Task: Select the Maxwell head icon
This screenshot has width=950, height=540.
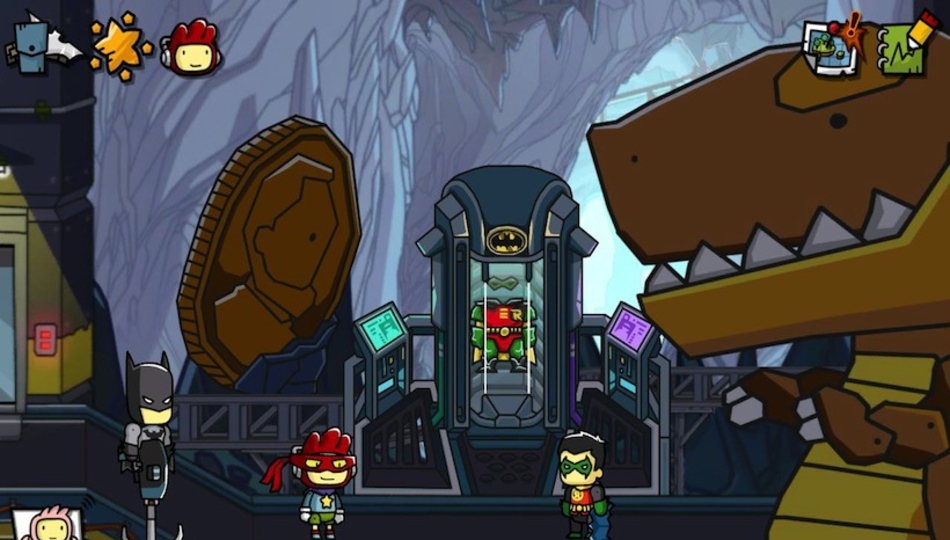Action: [191, 47]
